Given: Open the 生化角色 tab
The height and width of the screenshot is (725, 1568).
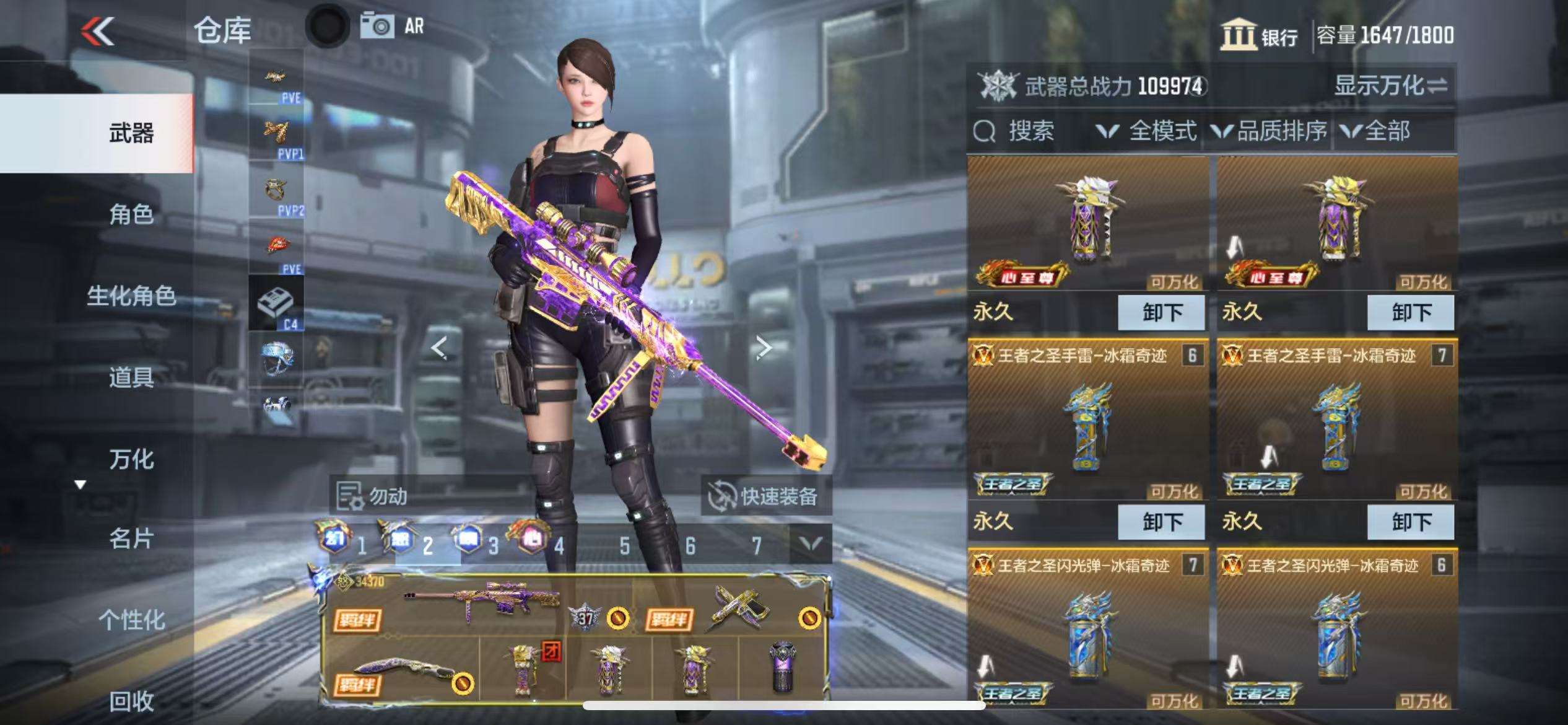Looking at the screenshot, I should [131, 296].
